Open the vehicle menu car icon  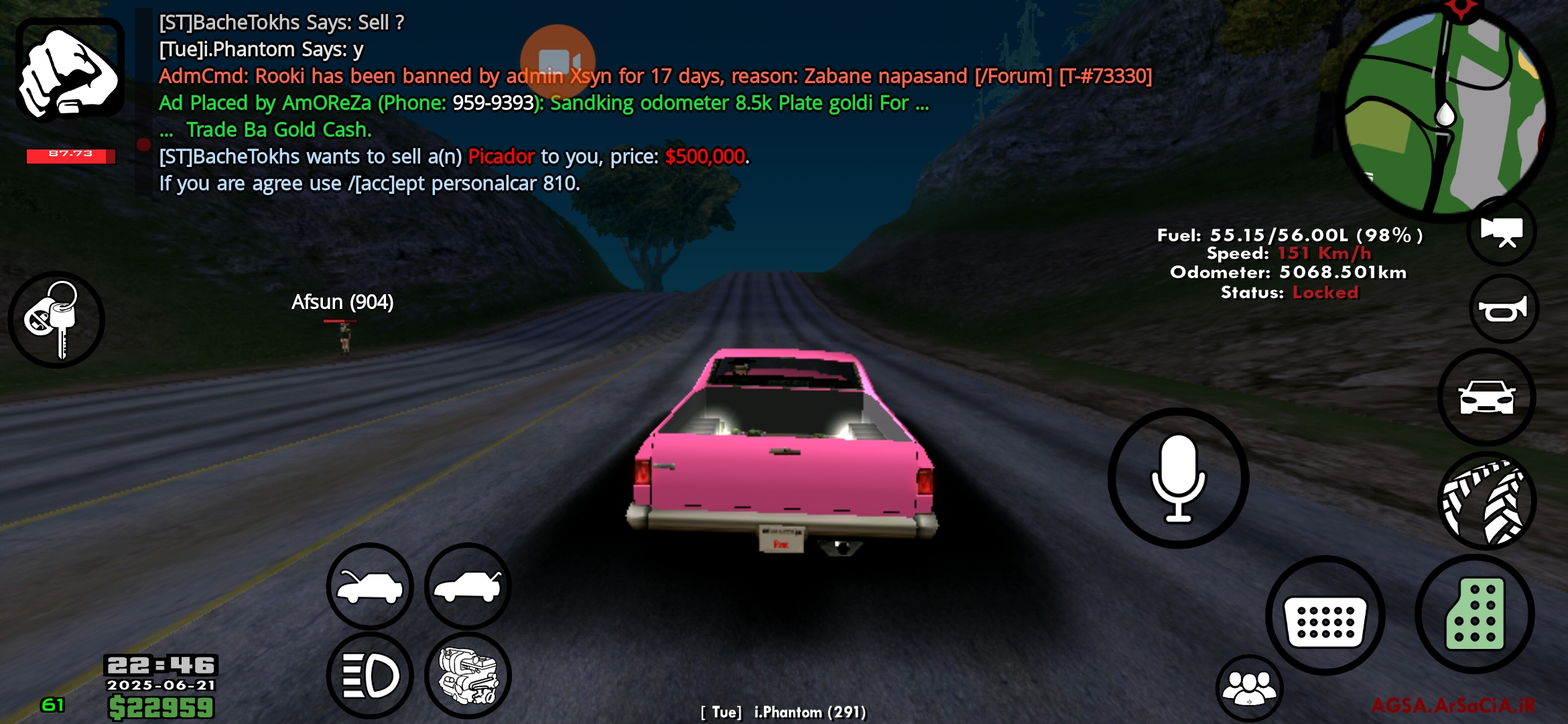[1487, 397]
